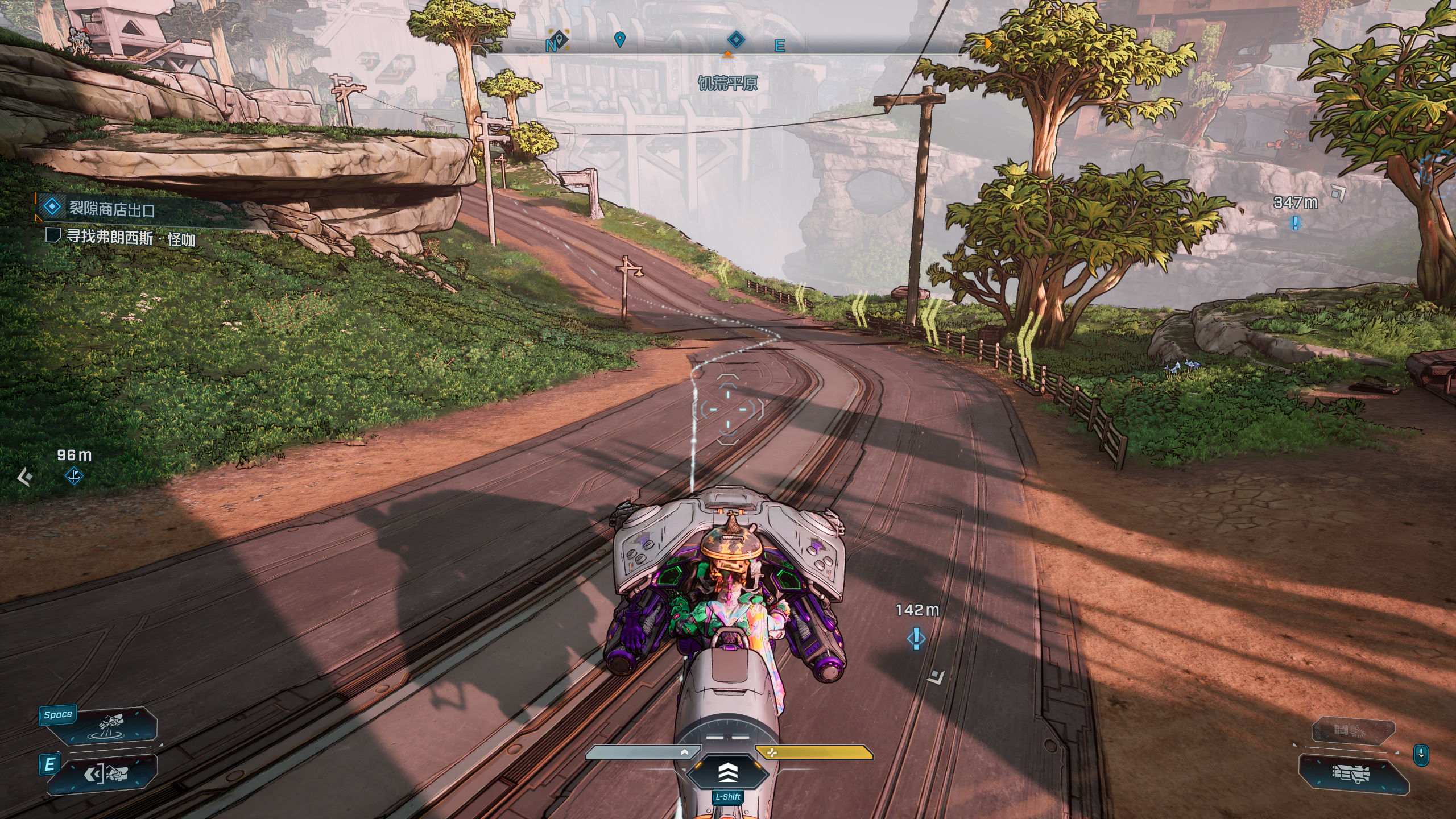
Task: Click the blue diamond quest marker on compass
Action: pos(736,40)
